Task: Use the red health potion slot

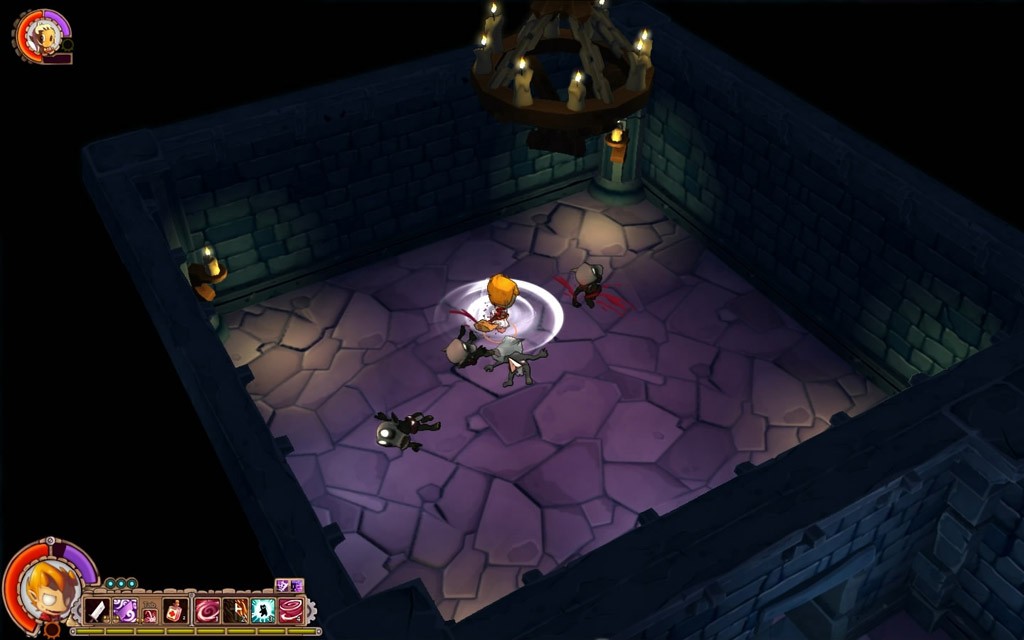Action: click(x=176, y=610)
